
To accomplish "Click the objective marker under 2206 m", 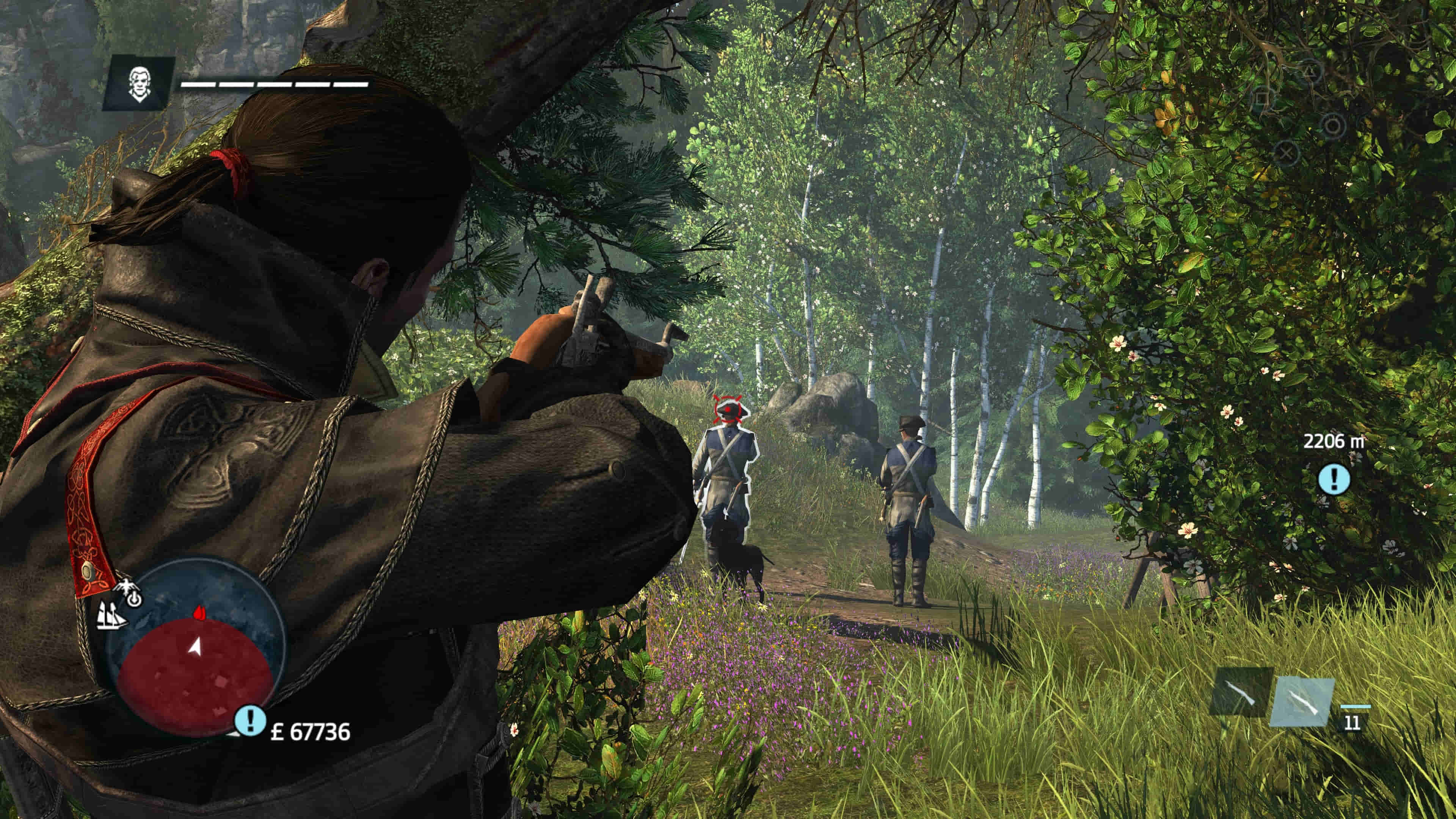I will [1334, 479].
